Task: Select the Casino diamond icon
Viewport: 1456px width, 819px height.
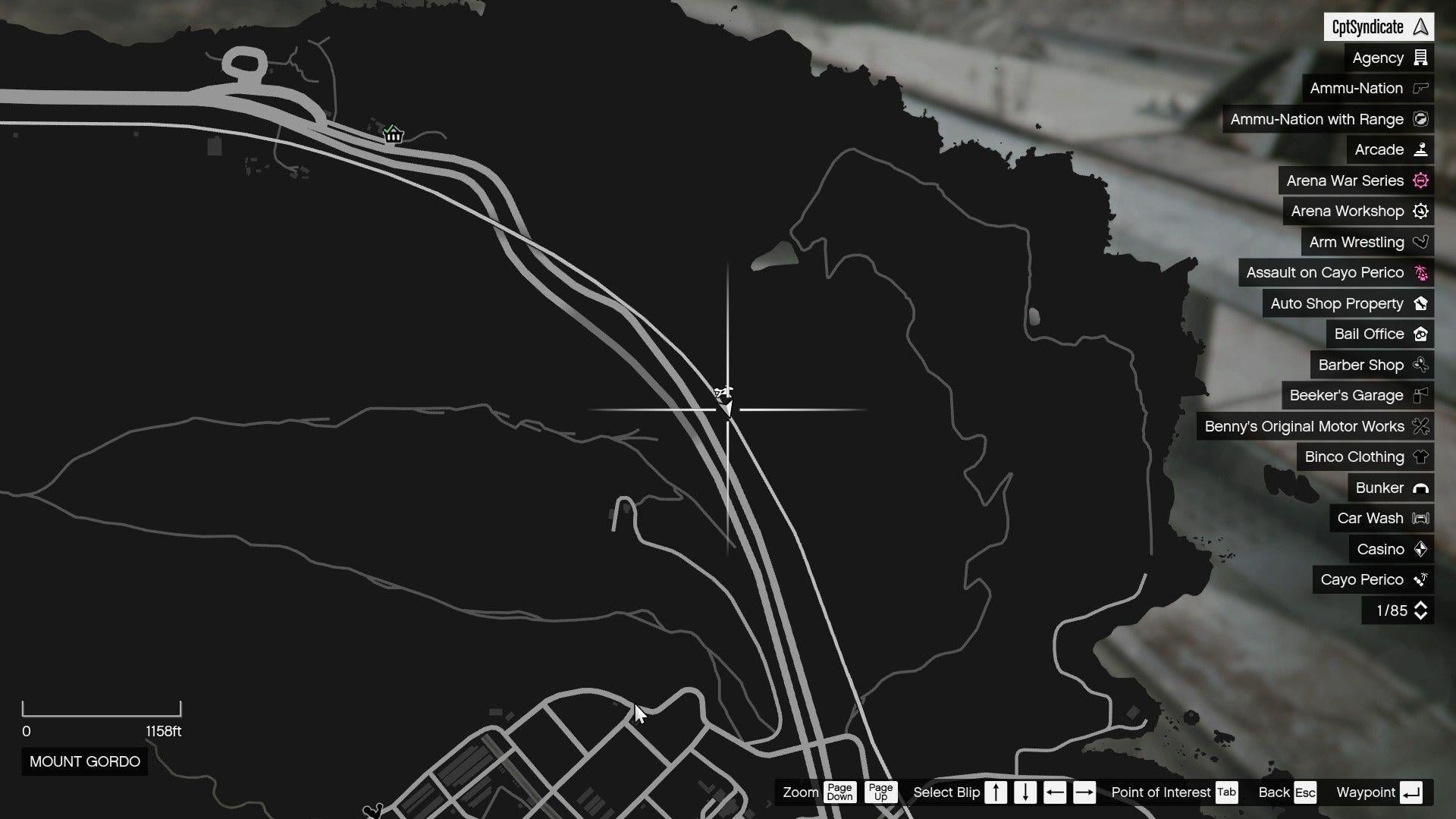Action: [1421, 549]
